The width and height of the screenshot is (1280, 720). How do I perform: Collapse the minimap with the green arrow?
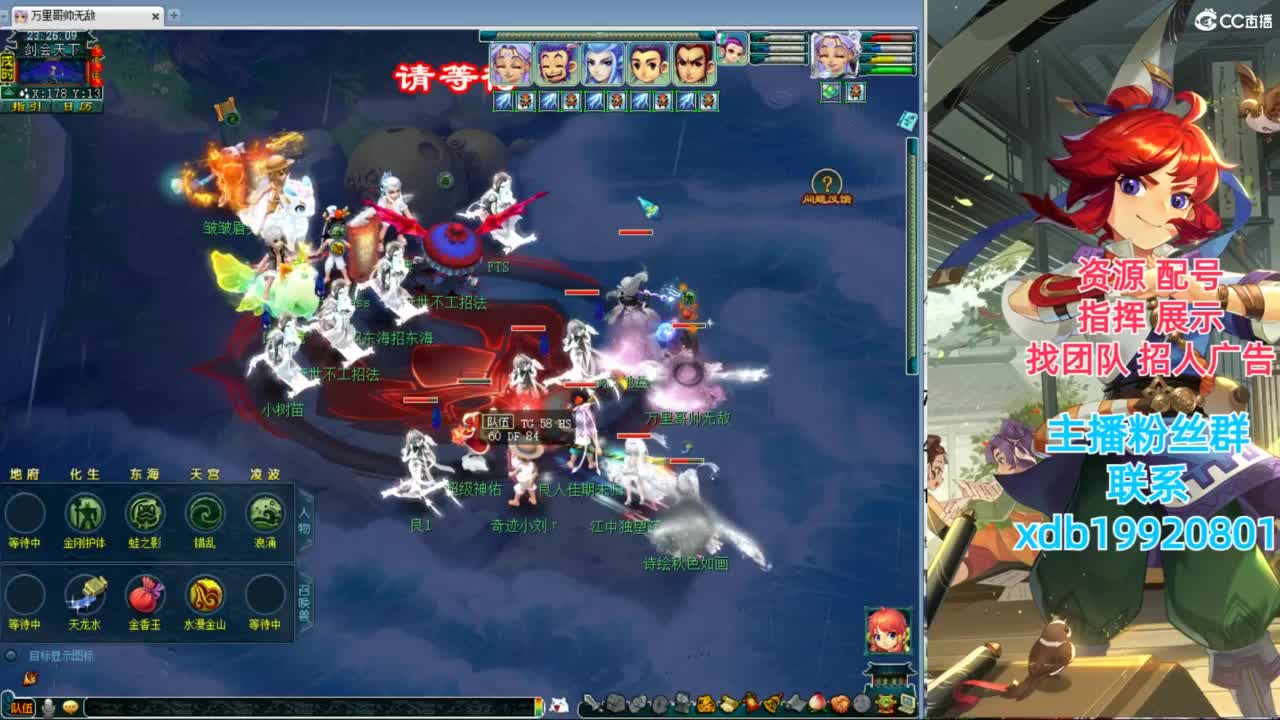[8, 91]
